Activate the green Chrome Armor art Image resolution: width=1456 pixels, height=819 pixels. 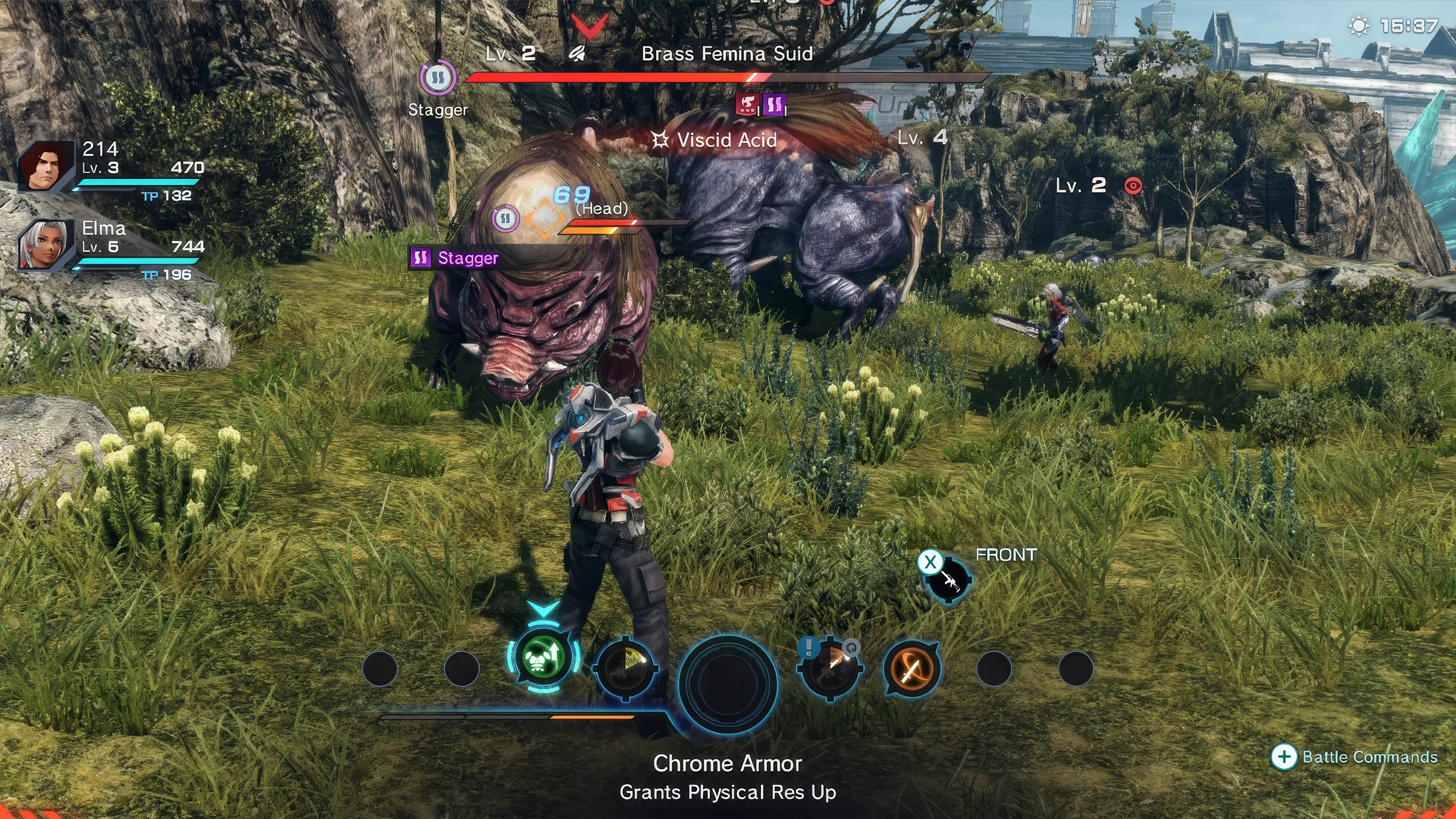tap(543, 660)
